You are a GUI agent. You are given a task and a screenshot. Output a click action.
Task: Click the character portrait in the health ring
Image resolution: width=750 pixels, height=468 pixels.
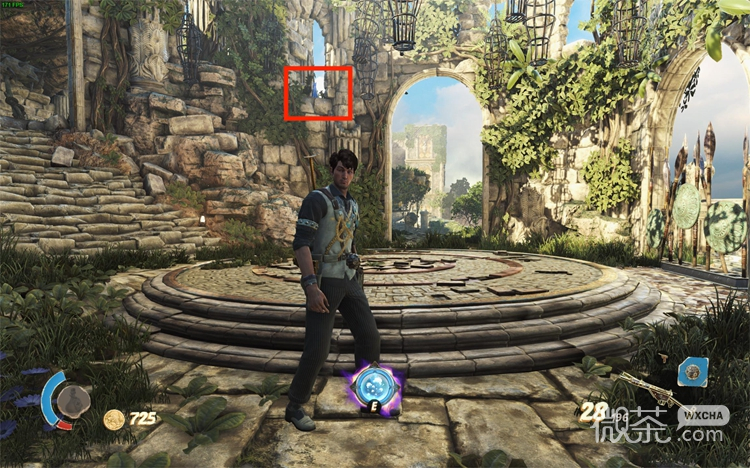72,402
